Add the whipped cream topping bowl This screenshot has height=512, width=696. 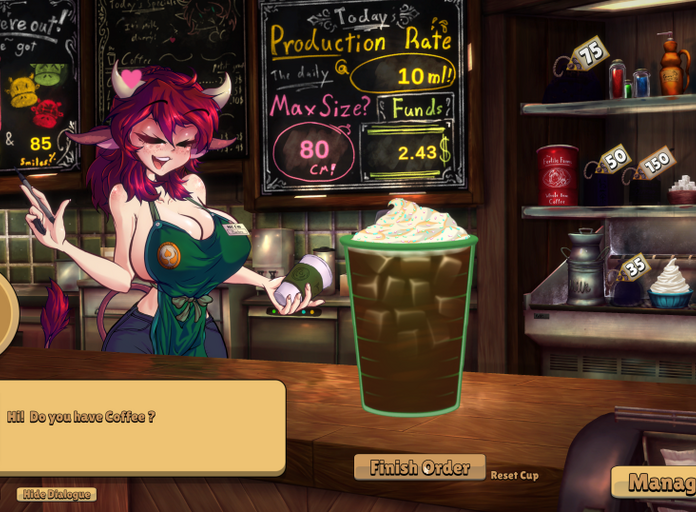pos(670,284)
